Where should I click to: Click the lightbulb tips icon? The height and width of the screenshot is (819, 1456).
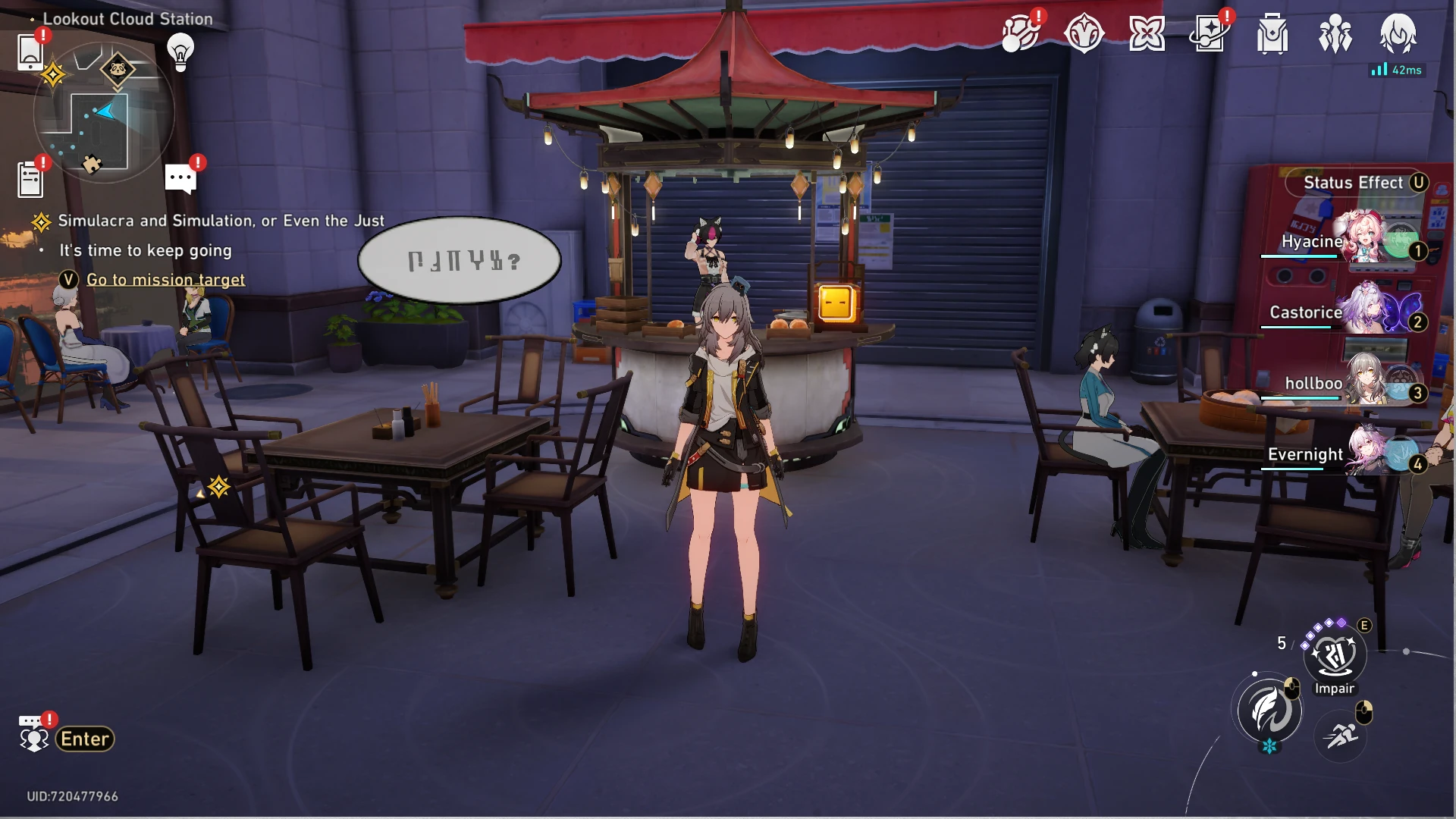(180, 52)
